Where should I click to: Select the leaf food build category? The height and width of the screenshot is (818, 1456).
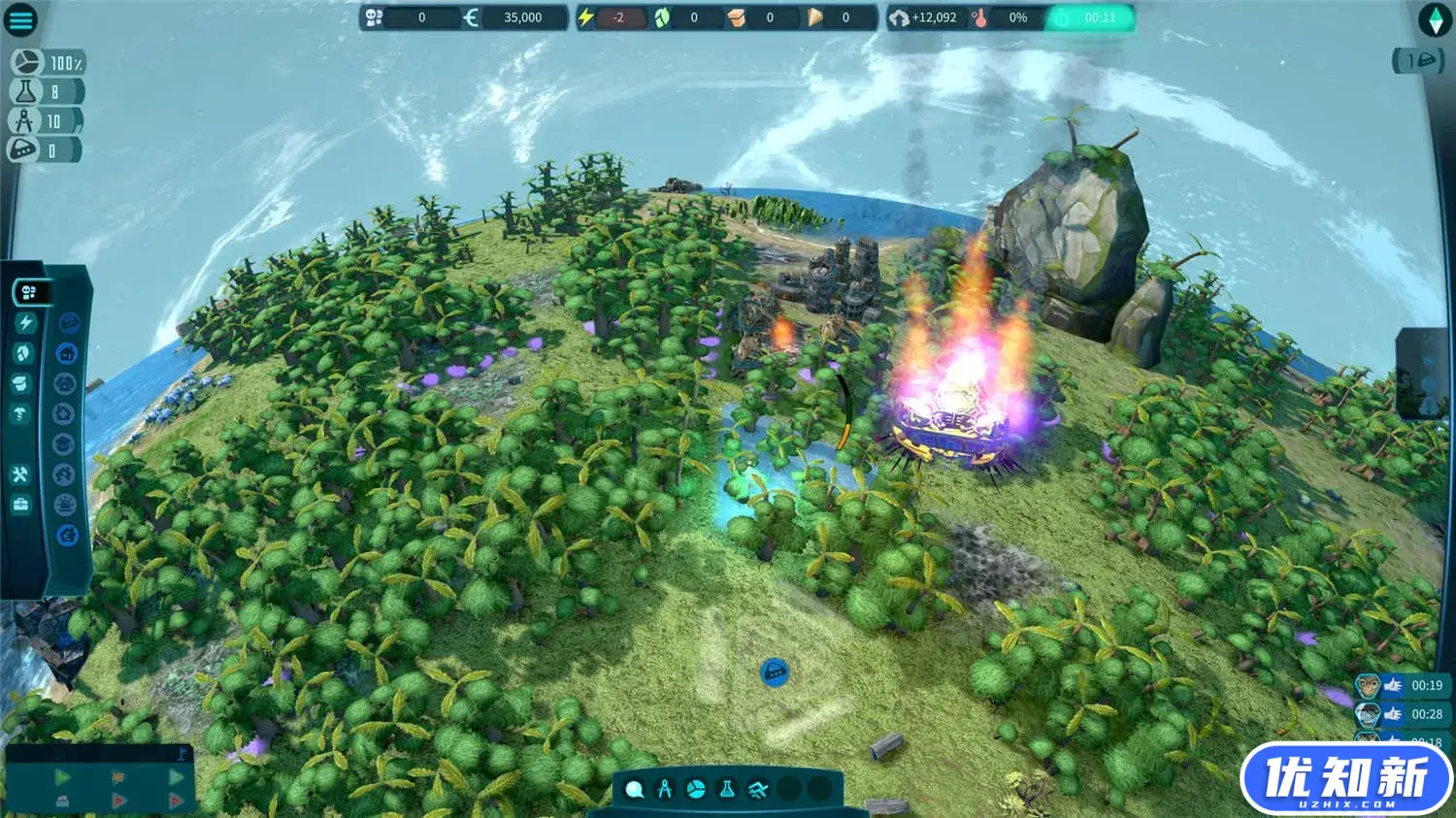click(24, 353)
